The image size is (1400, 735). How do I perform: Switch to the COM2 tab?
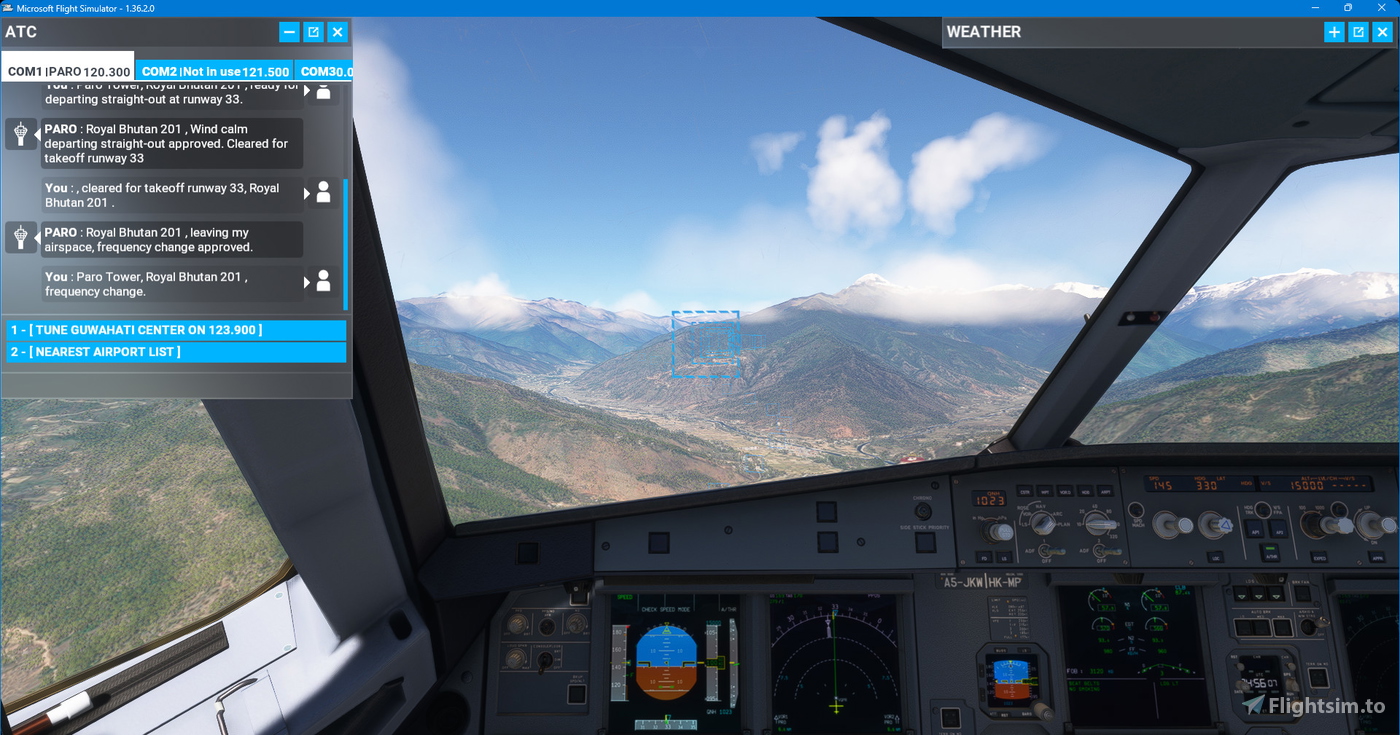214,71
